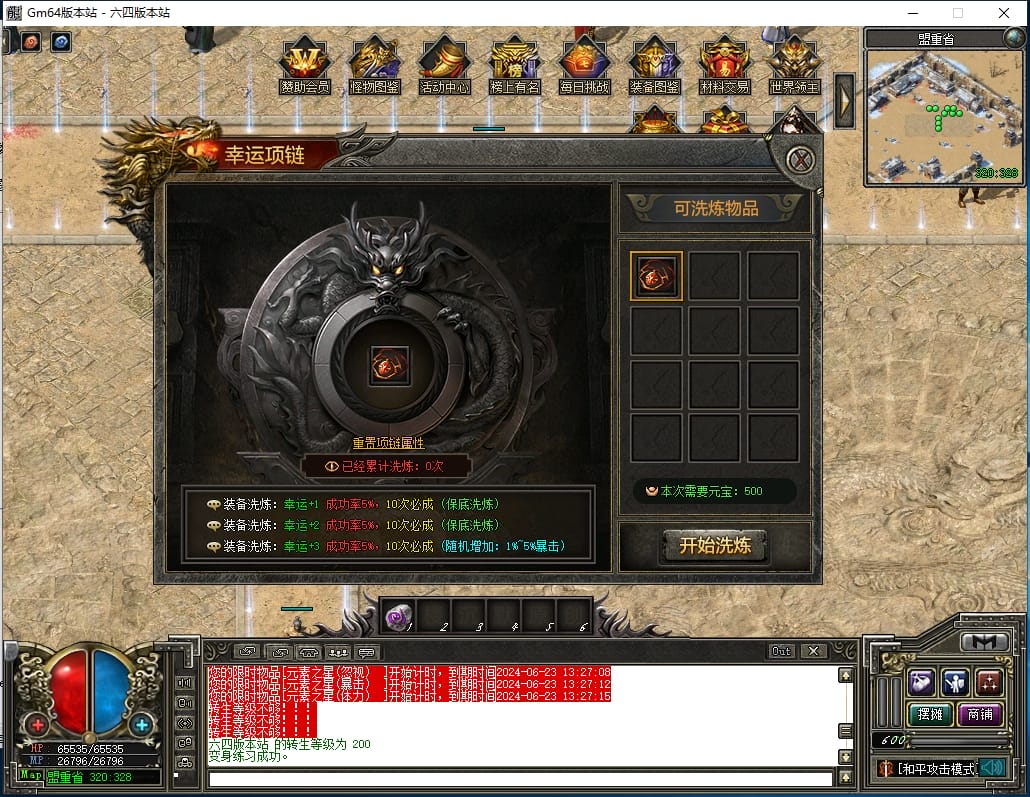Expand the top menu bar arrow
Image resolution: width=1030 pixels, height=797 pixels.
point(845,100)
